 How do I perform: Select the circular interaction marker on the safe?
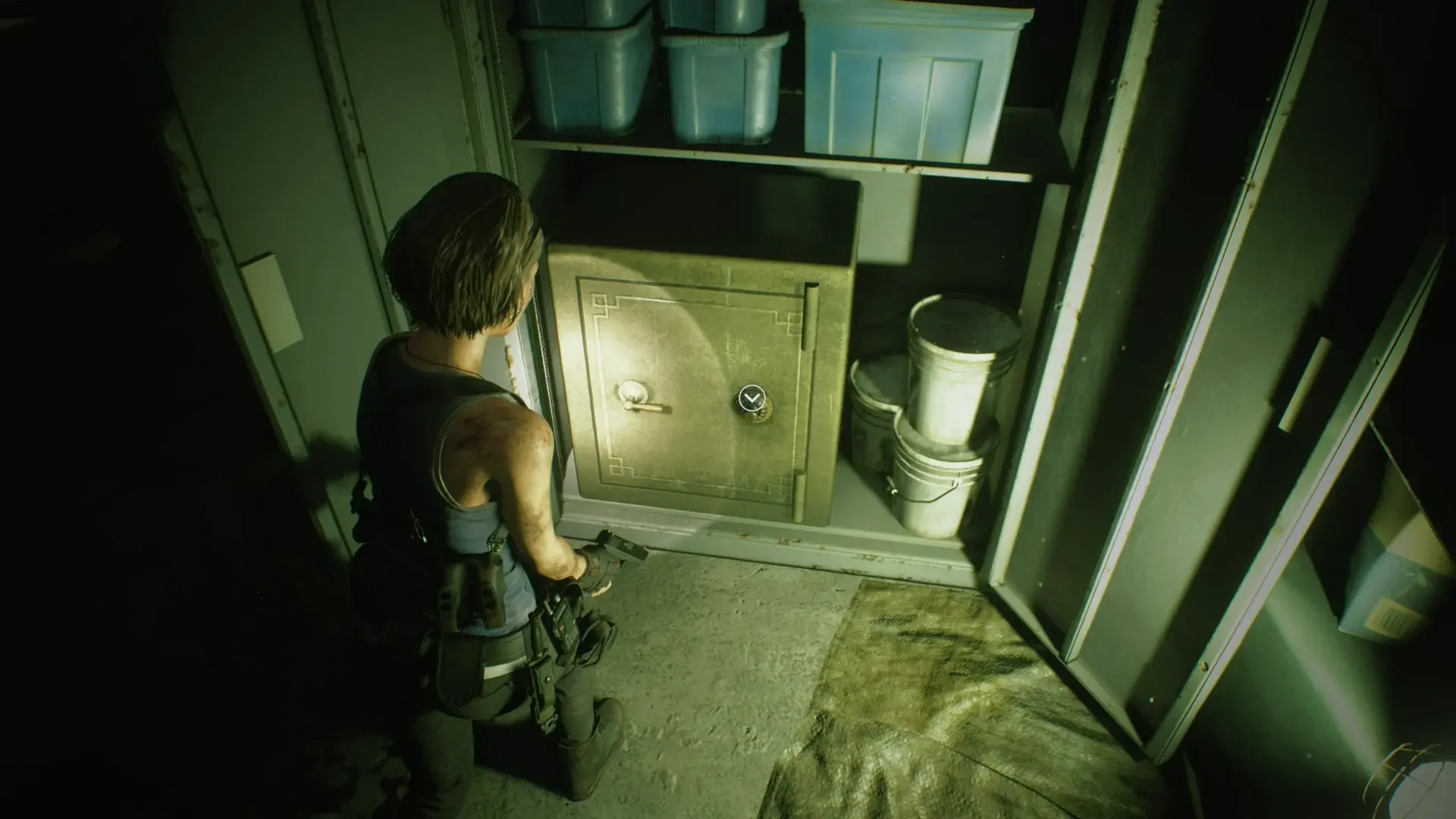(751, 397)
